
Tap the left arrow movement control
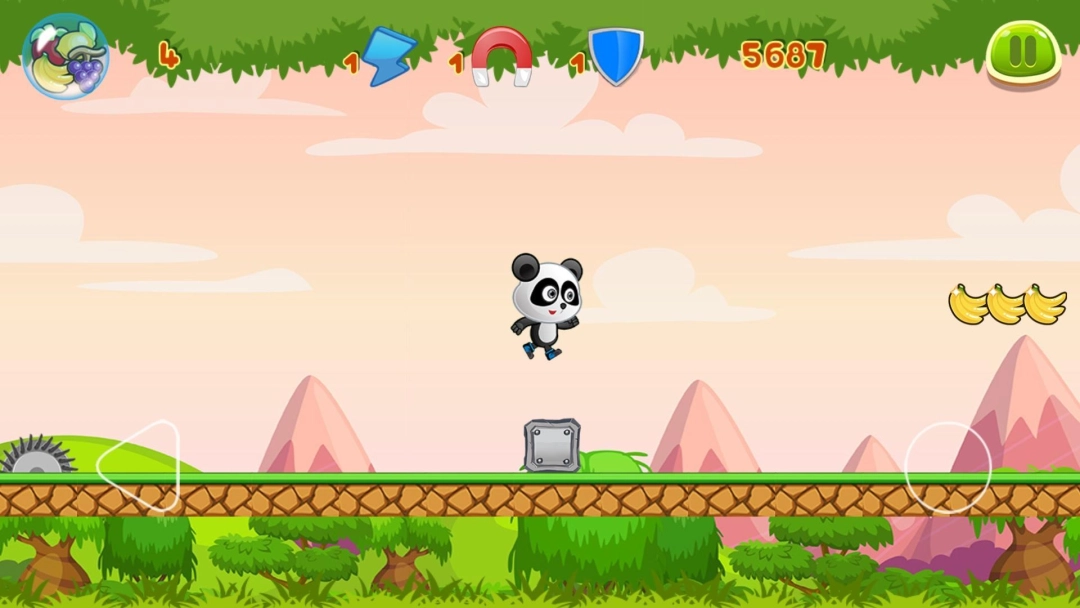[x=140, y=465]
